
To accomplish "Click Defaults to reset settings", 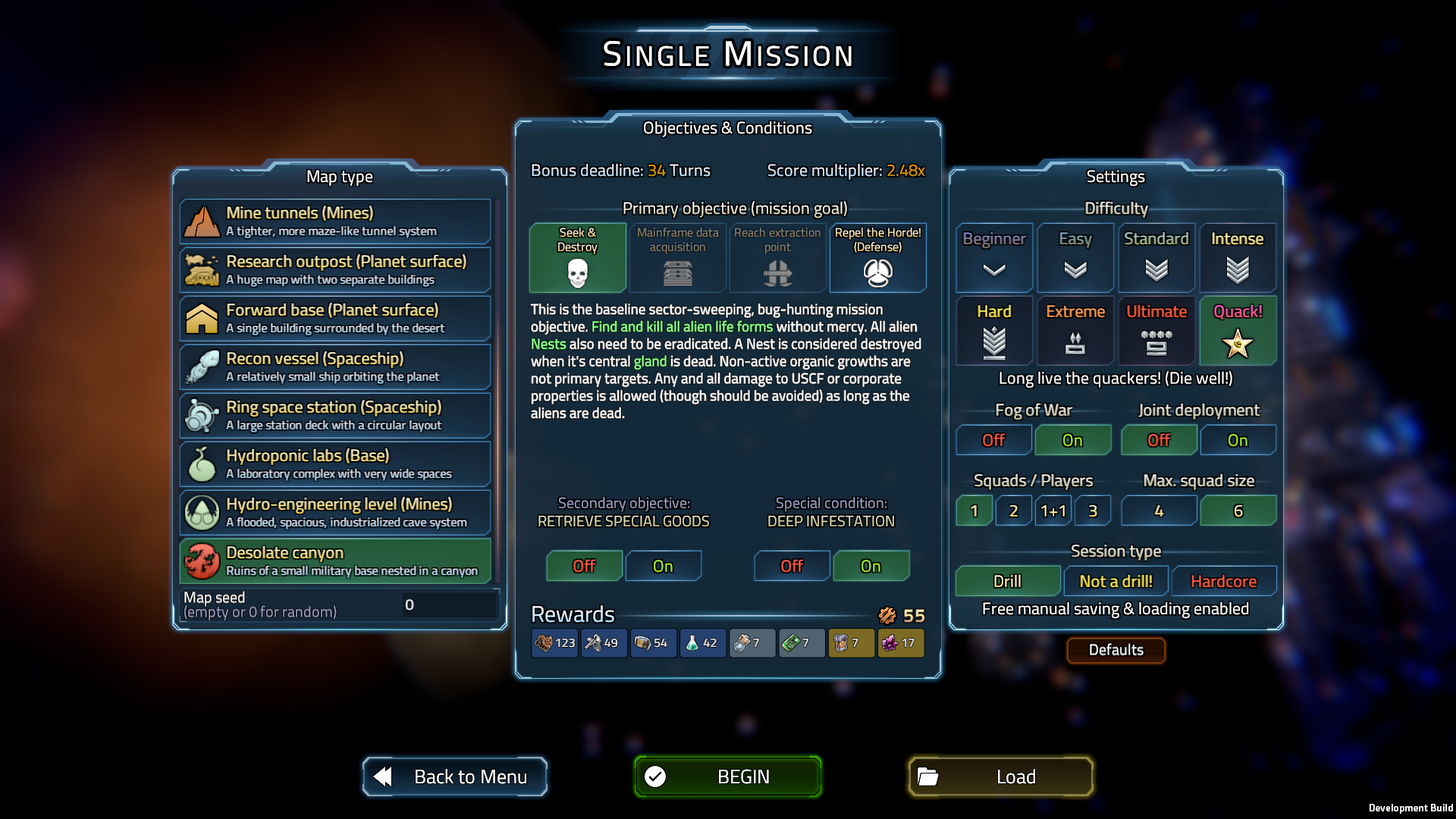I will click(x=1115, y=650).
